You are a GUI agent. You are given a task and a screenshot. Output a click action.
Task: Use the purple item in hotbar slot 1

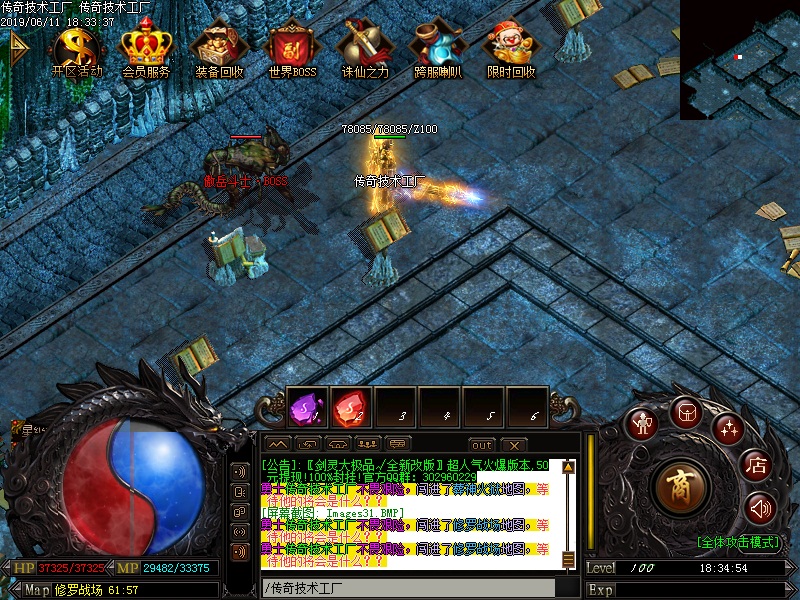pos(305,407)
